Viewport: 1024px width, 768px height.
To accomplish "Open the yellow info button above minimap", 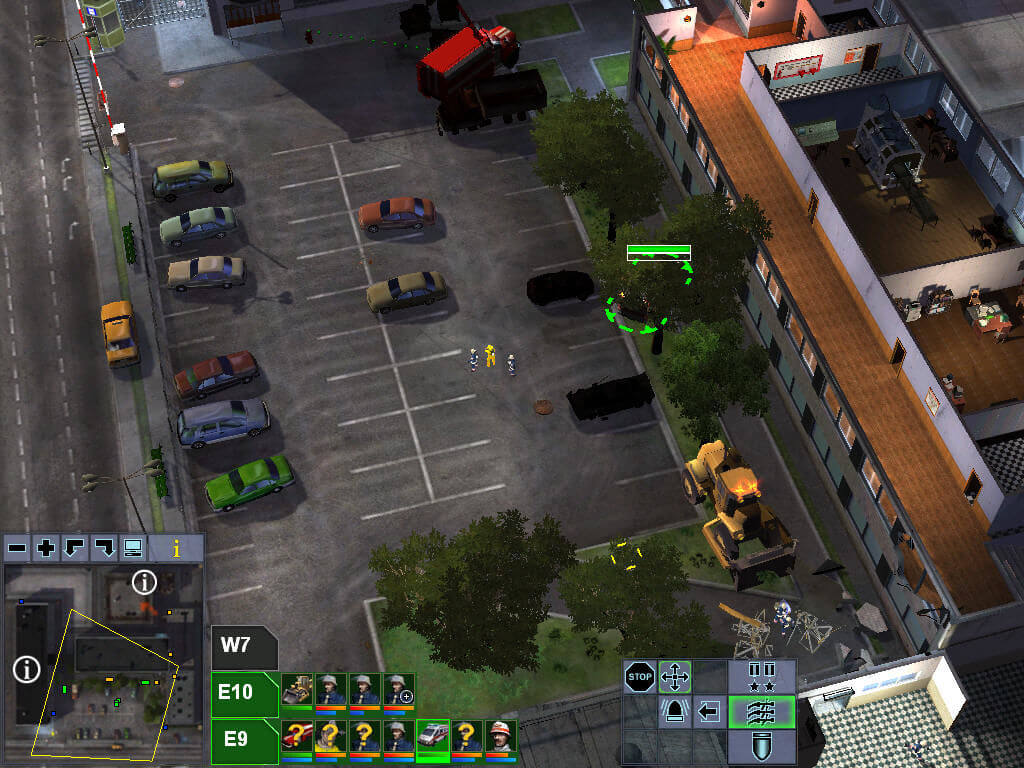I will click(177, 548).
